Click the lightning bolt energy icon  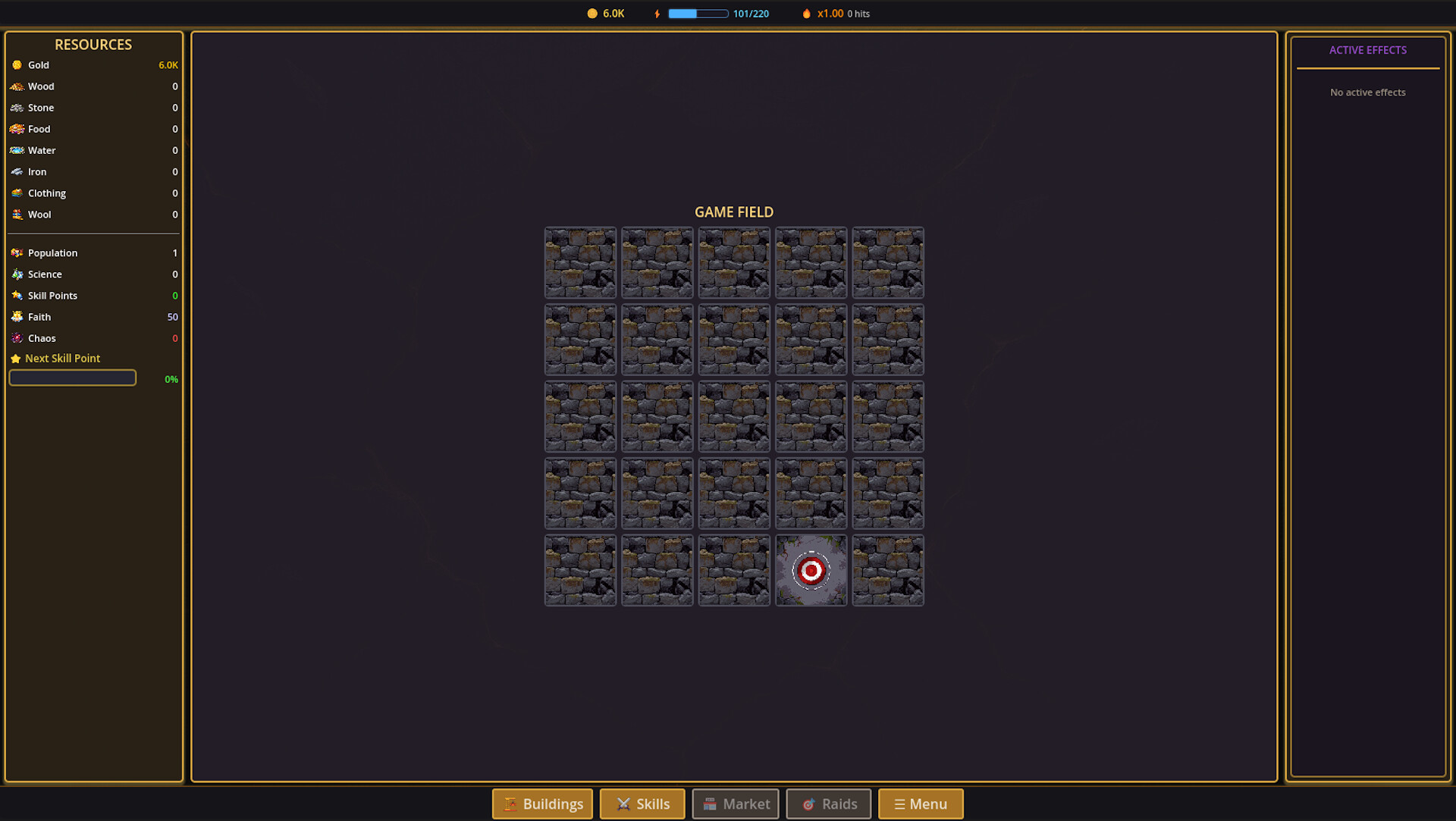(x=657, y=13)
